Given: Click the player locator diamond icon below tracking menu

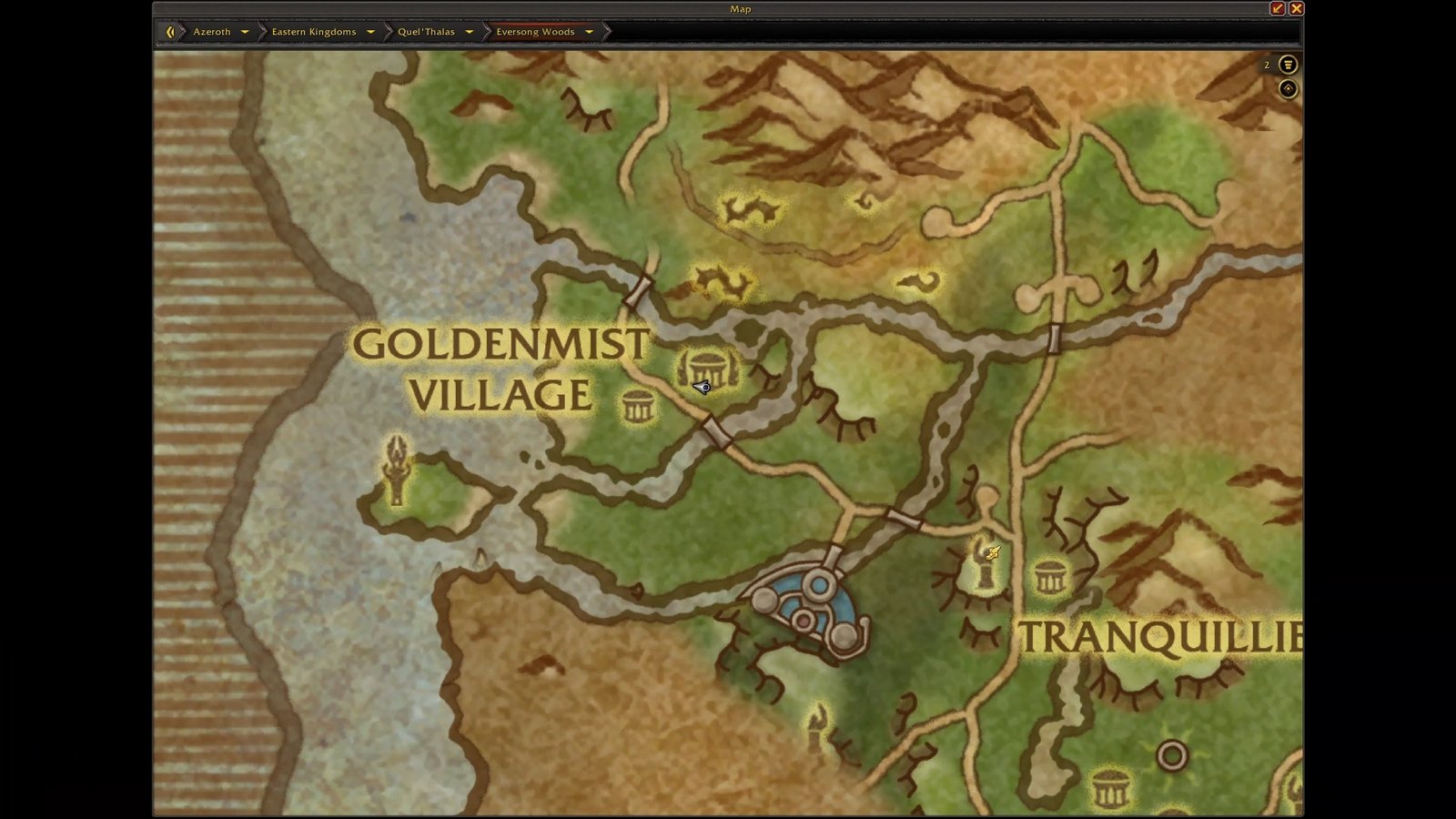Looking at the screenshot, I should [1287, 89].
